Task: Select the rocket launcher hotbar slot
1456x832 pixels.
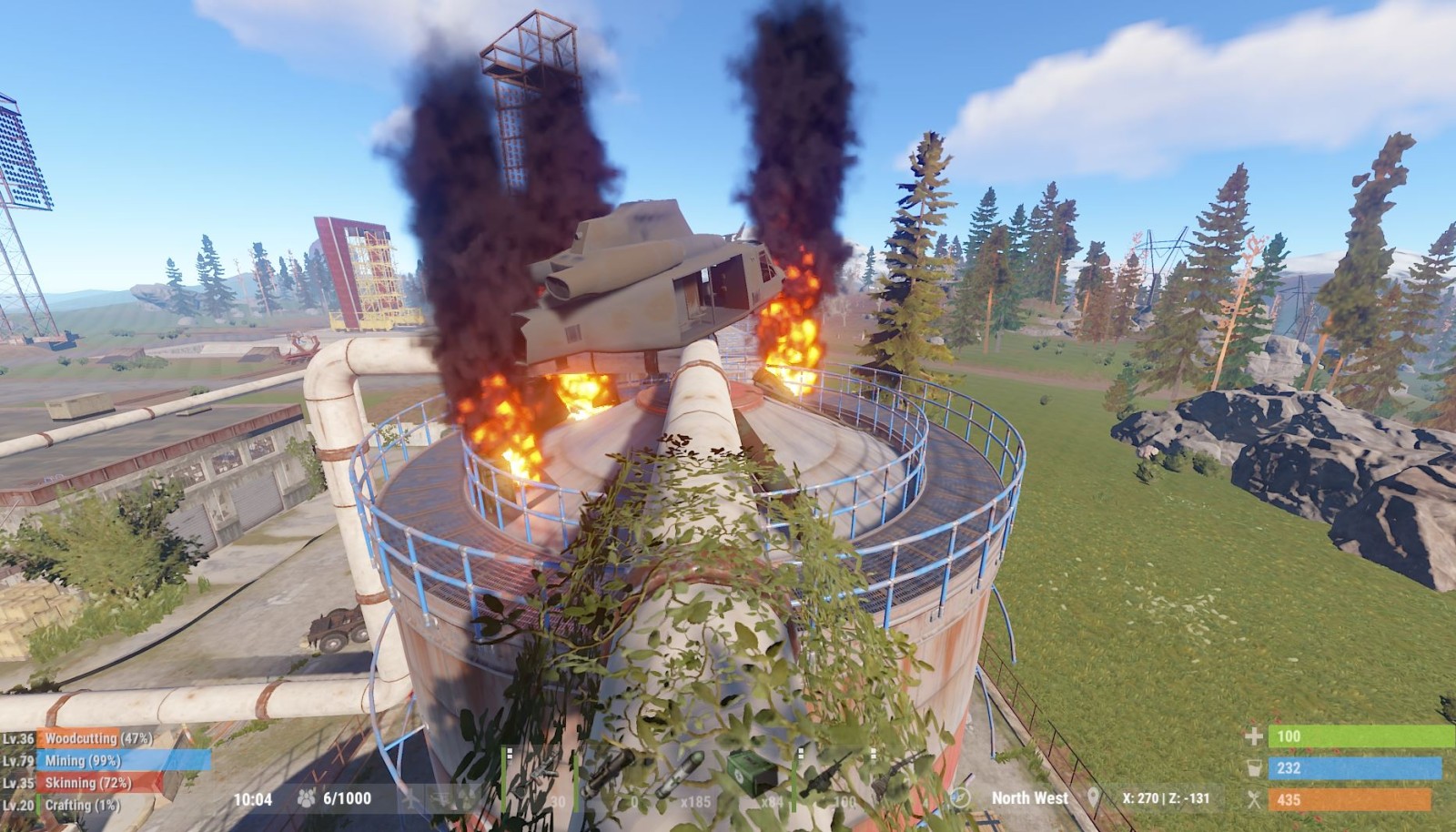Action: tap(612, 776)
